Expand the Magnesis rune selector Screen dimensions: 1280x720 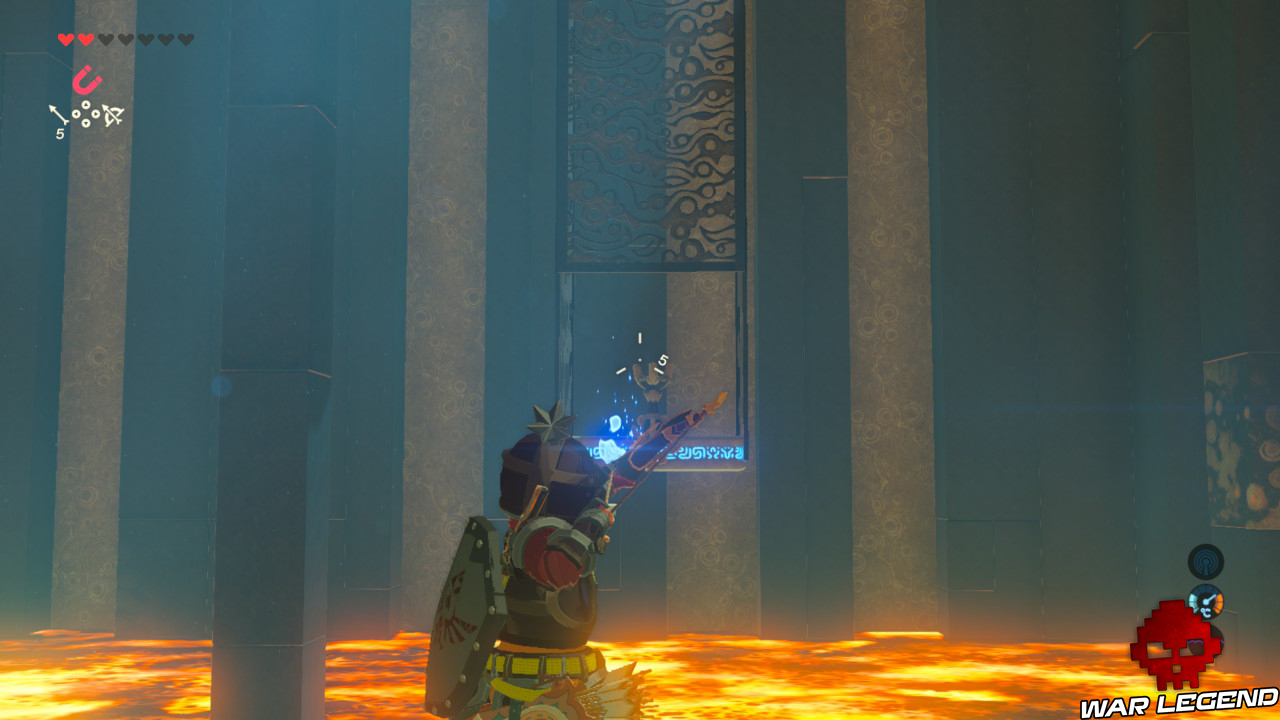[88, 80]
